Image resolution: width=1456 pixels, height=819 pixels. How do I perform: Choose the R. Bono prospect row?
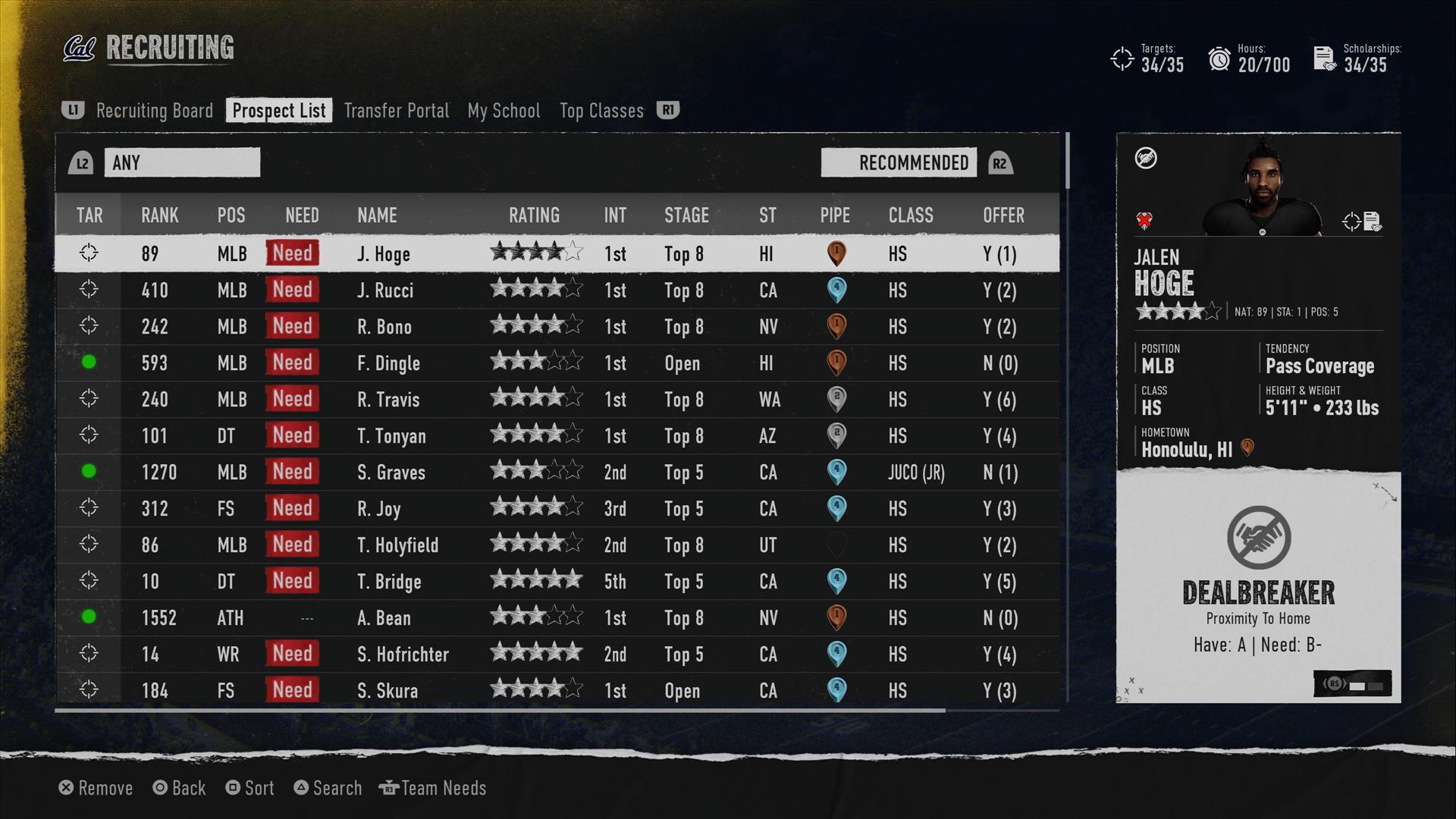pos(384,327)
